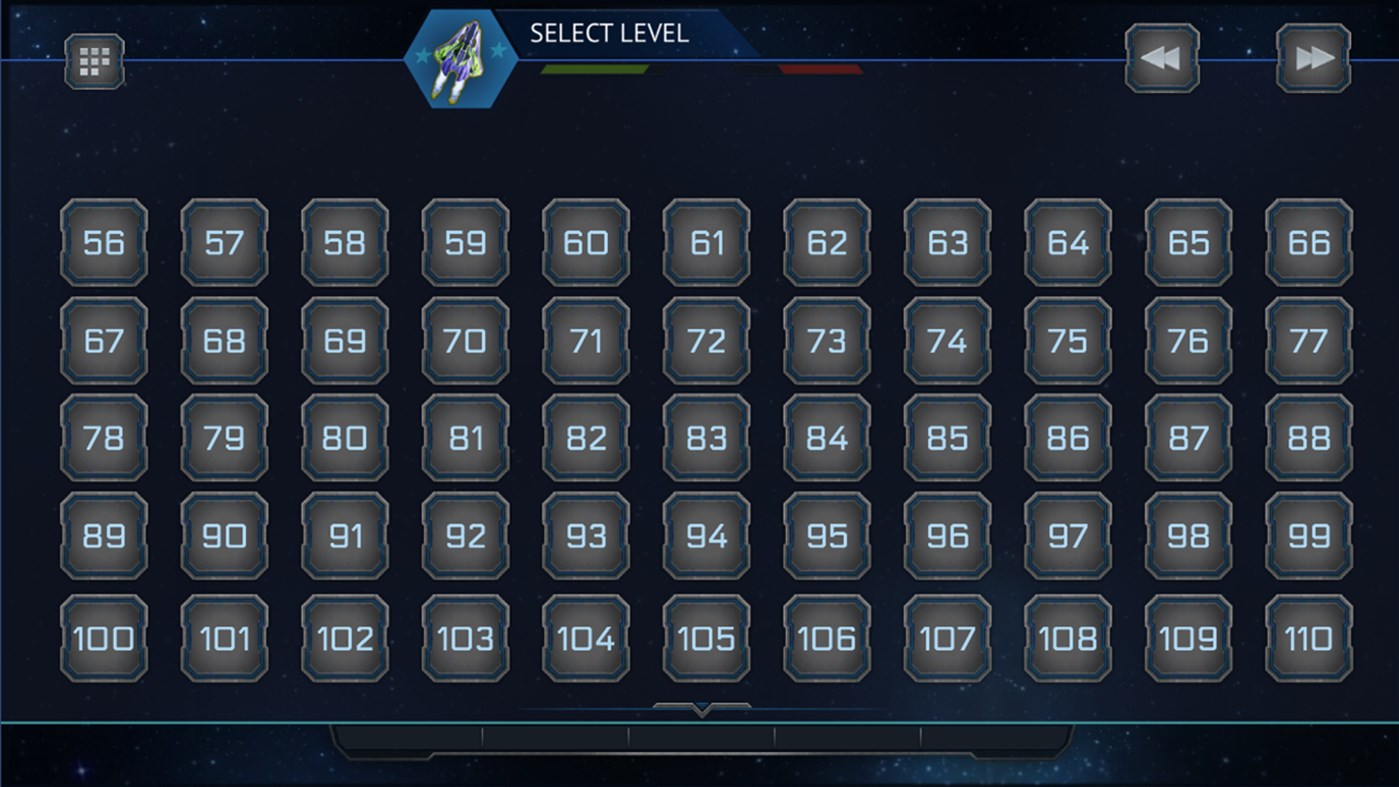Switch to the center bottom panel tab
This screenshot has height=787, width=1399.
(x=700, y=742)
